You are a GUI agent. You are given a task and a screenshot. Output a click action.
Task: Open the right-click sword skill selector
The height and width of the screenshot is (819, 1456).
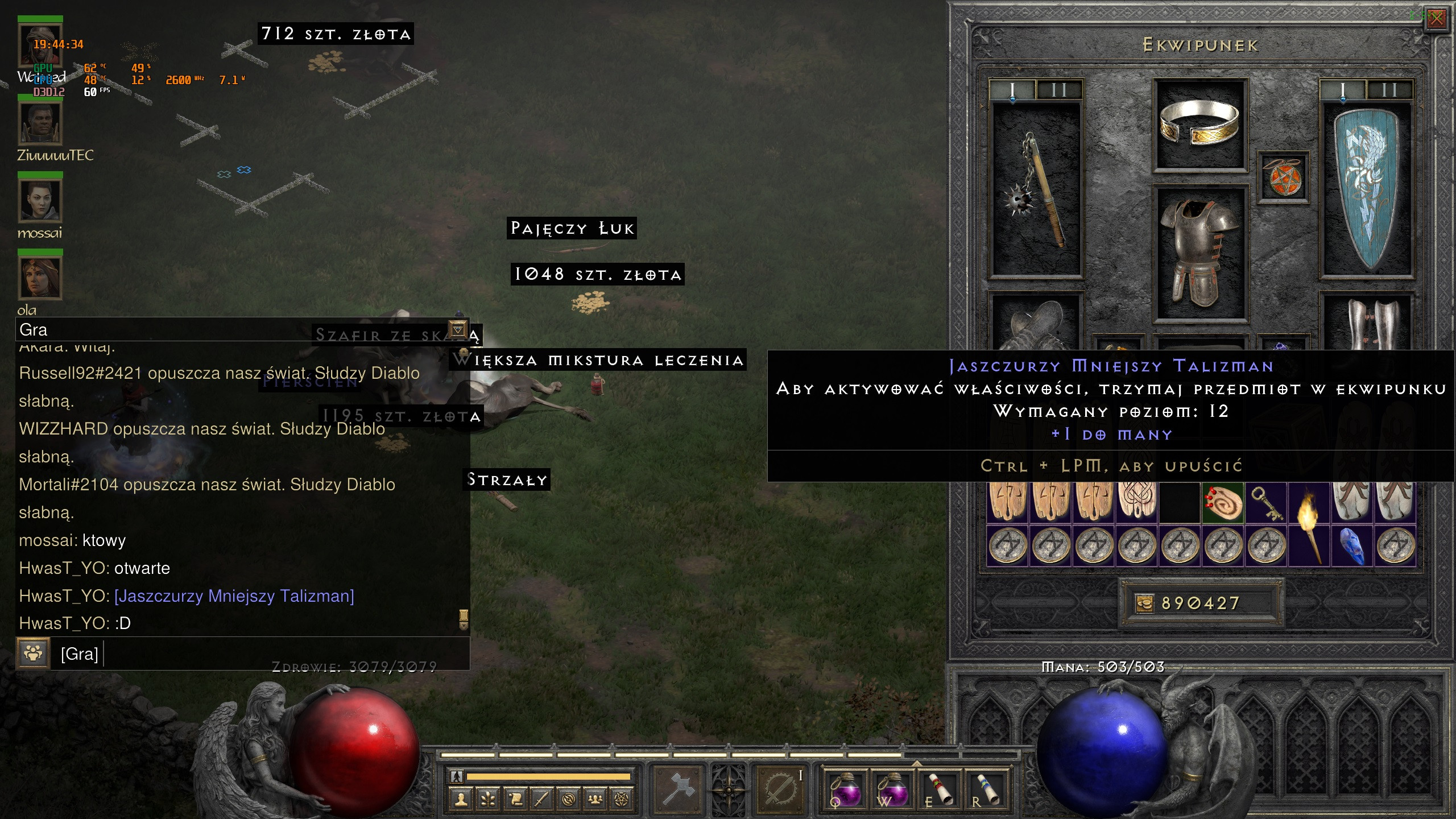click(x=780, y=788)
